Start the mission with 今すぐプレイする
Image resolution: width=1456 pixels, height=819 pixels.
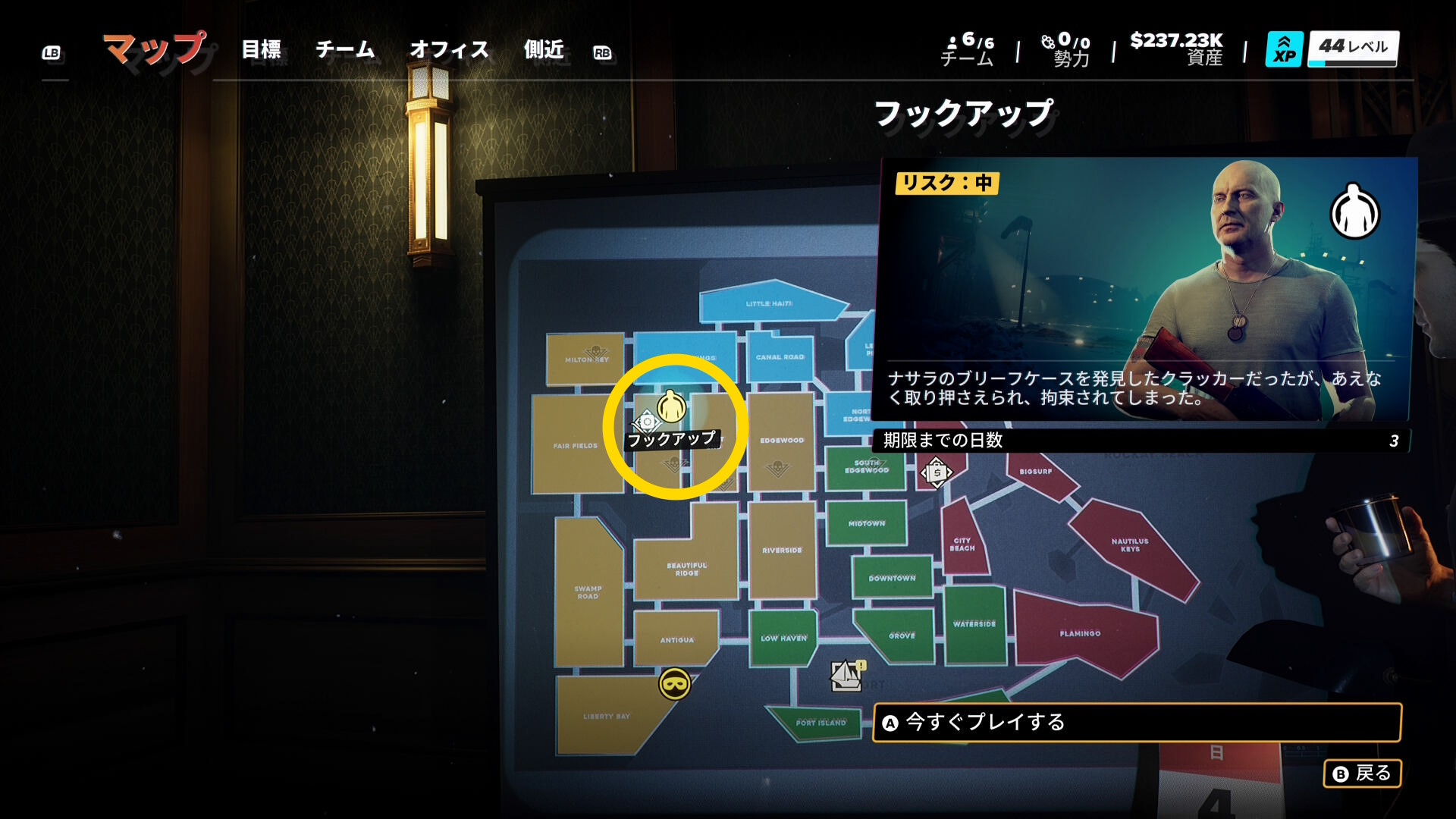pyautogui.click(x=1136, y=723)
